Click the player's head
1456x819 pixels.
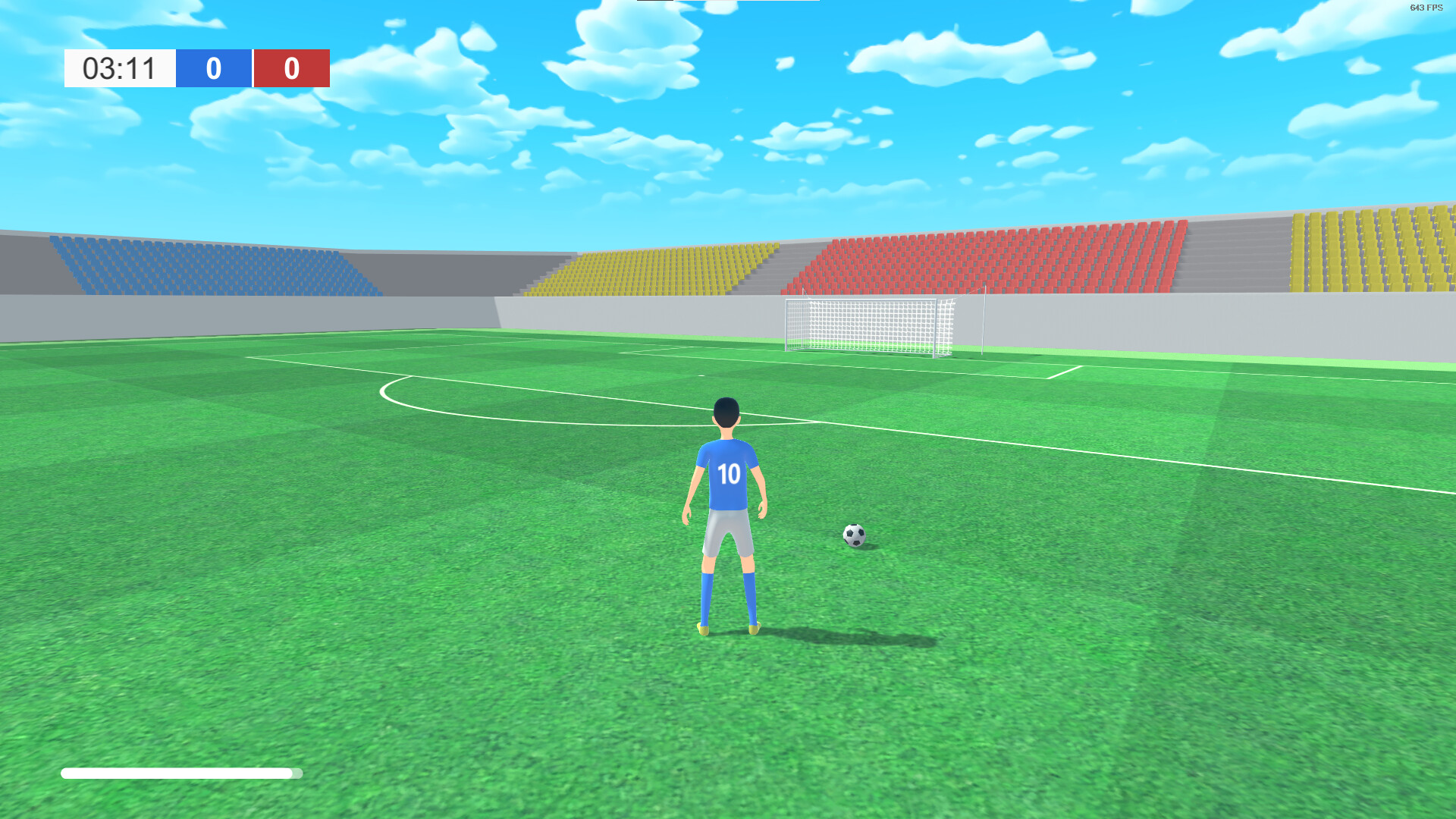(x=725, y=413)
